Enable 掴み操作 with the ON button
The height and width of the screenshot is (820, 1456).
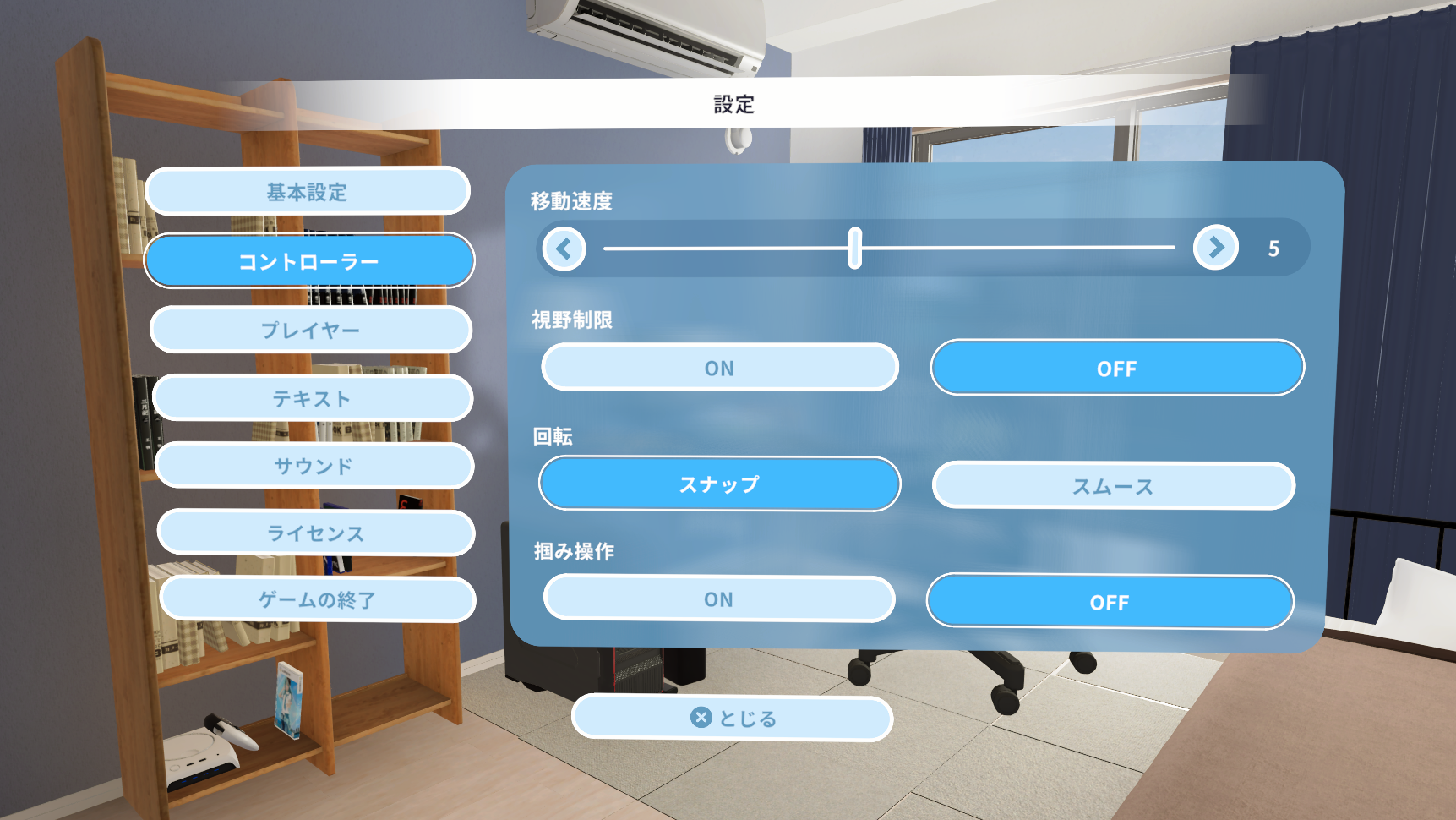click(719, 599)
